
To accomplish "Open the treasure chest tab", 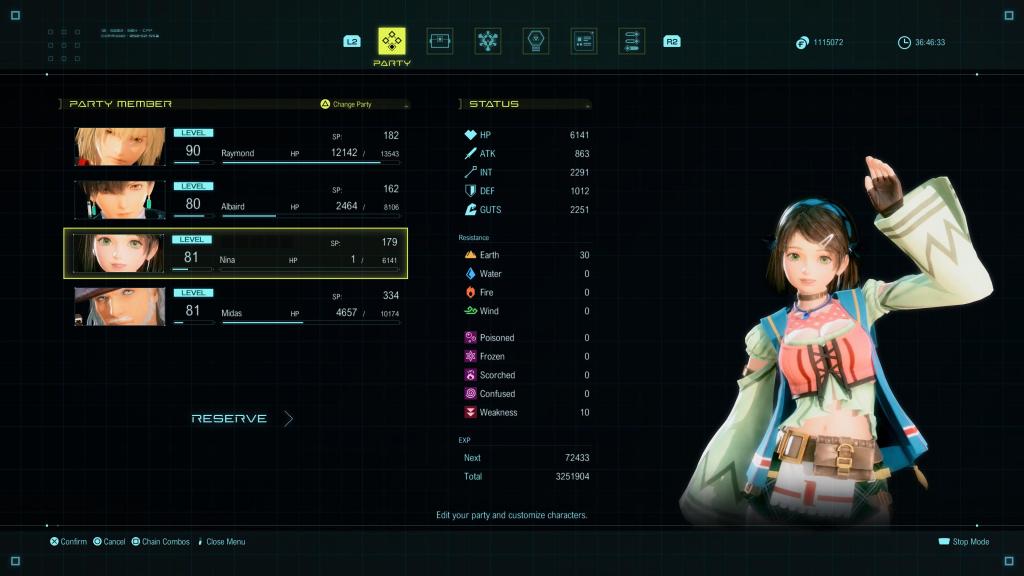I will pyautogui.click(x=440, y=41).
